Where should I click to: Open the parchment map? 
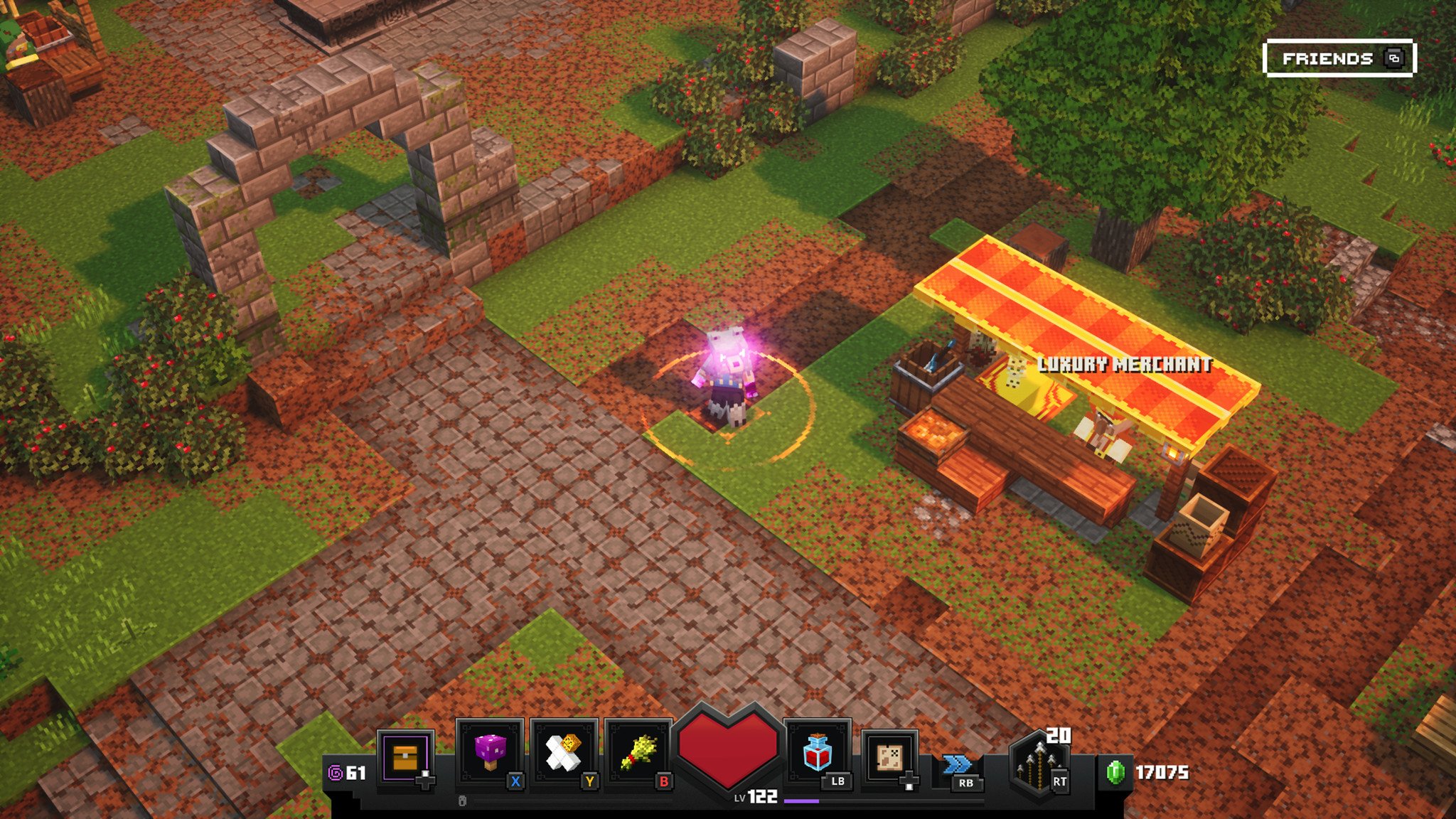[889, 756]
